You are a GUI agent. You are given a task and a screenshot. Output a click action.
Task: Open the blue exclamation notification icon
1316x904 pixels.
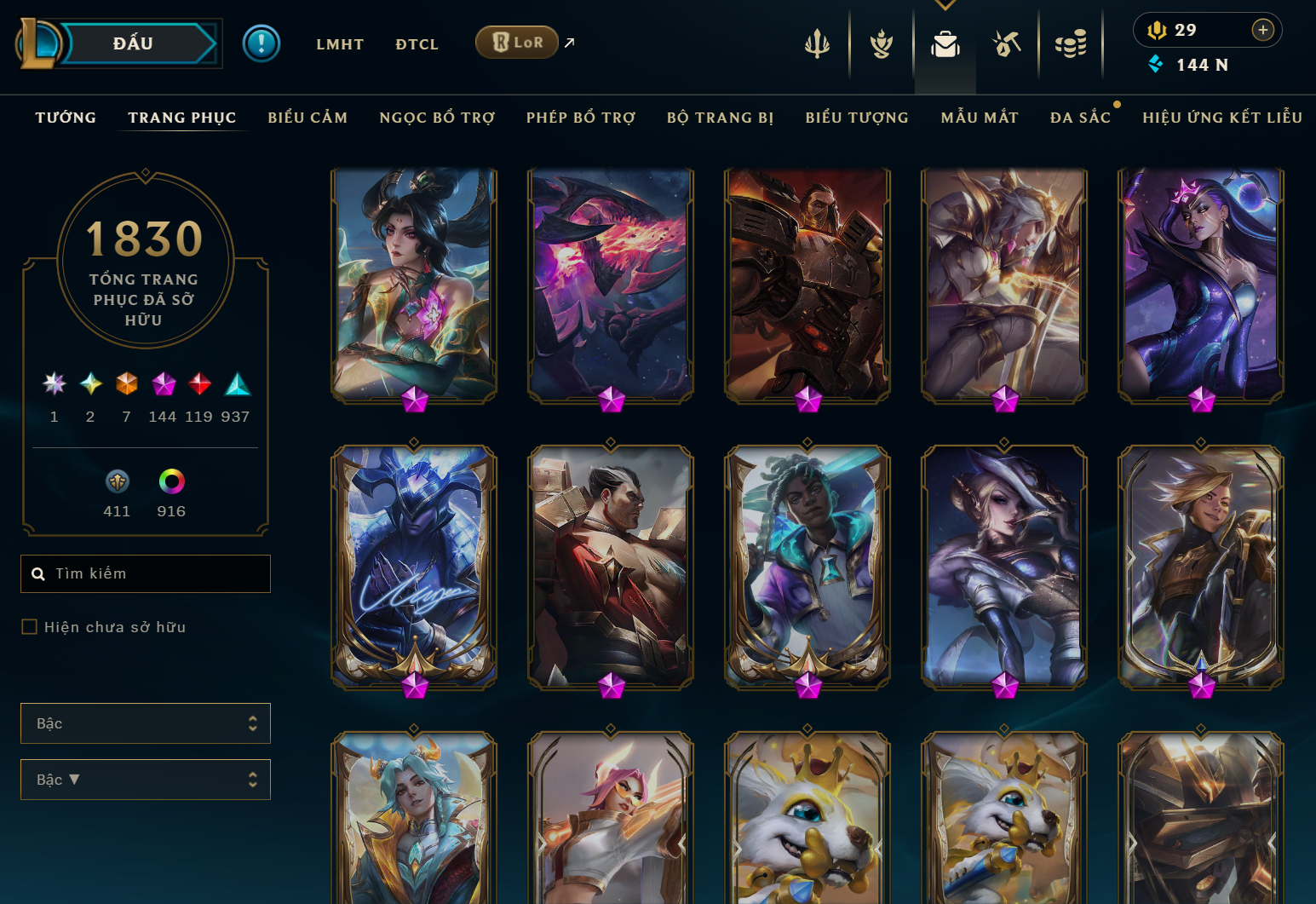(261, 43)
